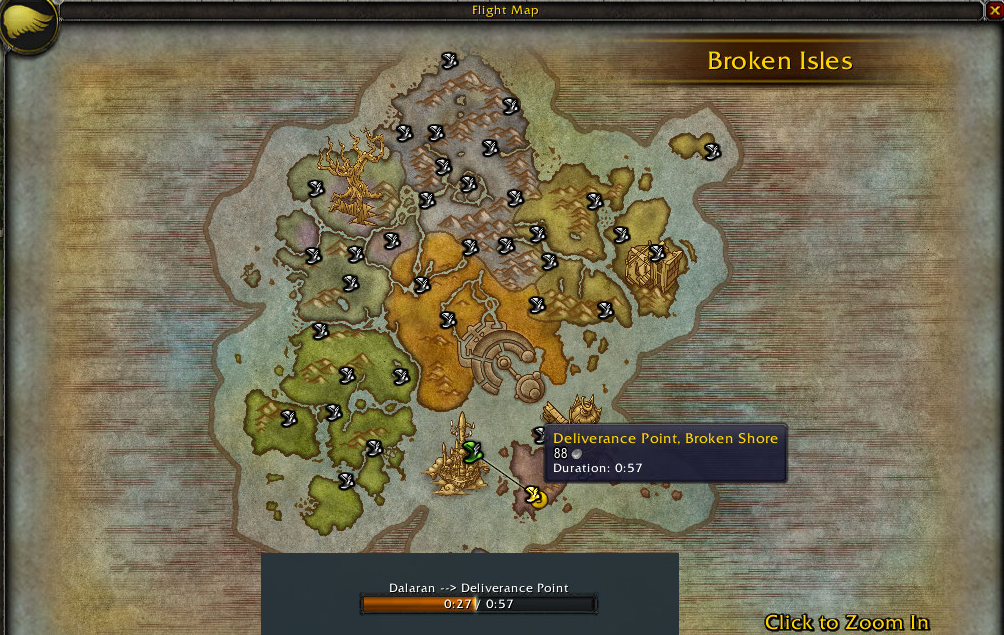The image size is (1004, 635).
Task: Close the Flight Map window
Action: [994, 10]
